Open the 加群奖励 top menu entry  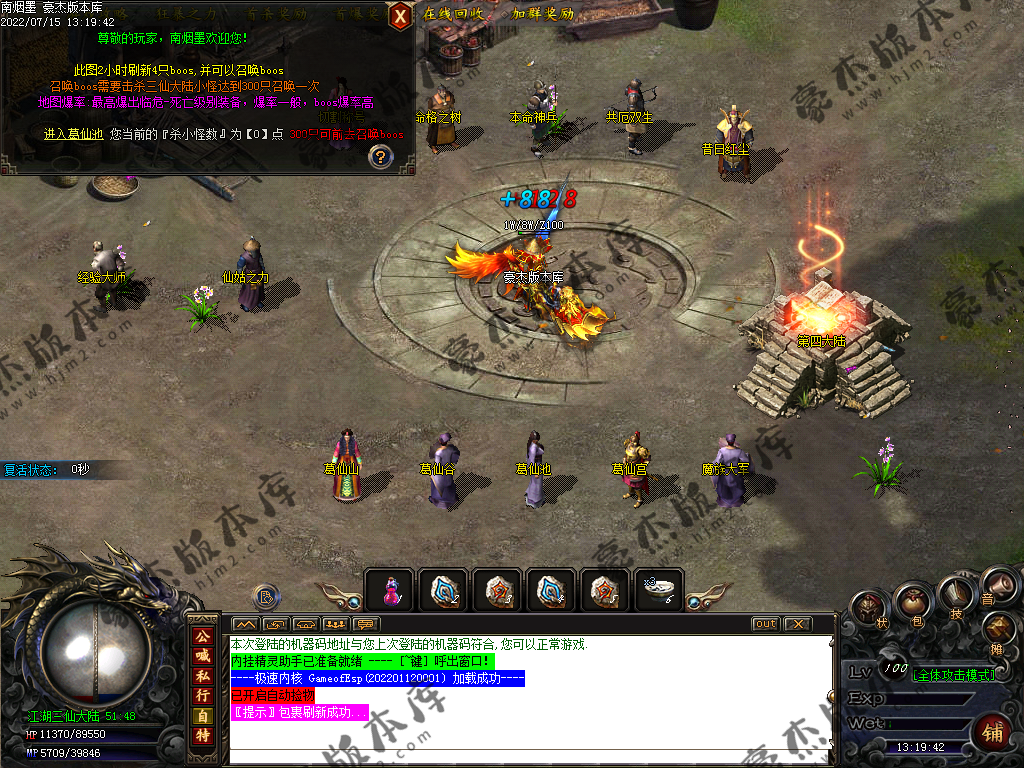point(543,14)
